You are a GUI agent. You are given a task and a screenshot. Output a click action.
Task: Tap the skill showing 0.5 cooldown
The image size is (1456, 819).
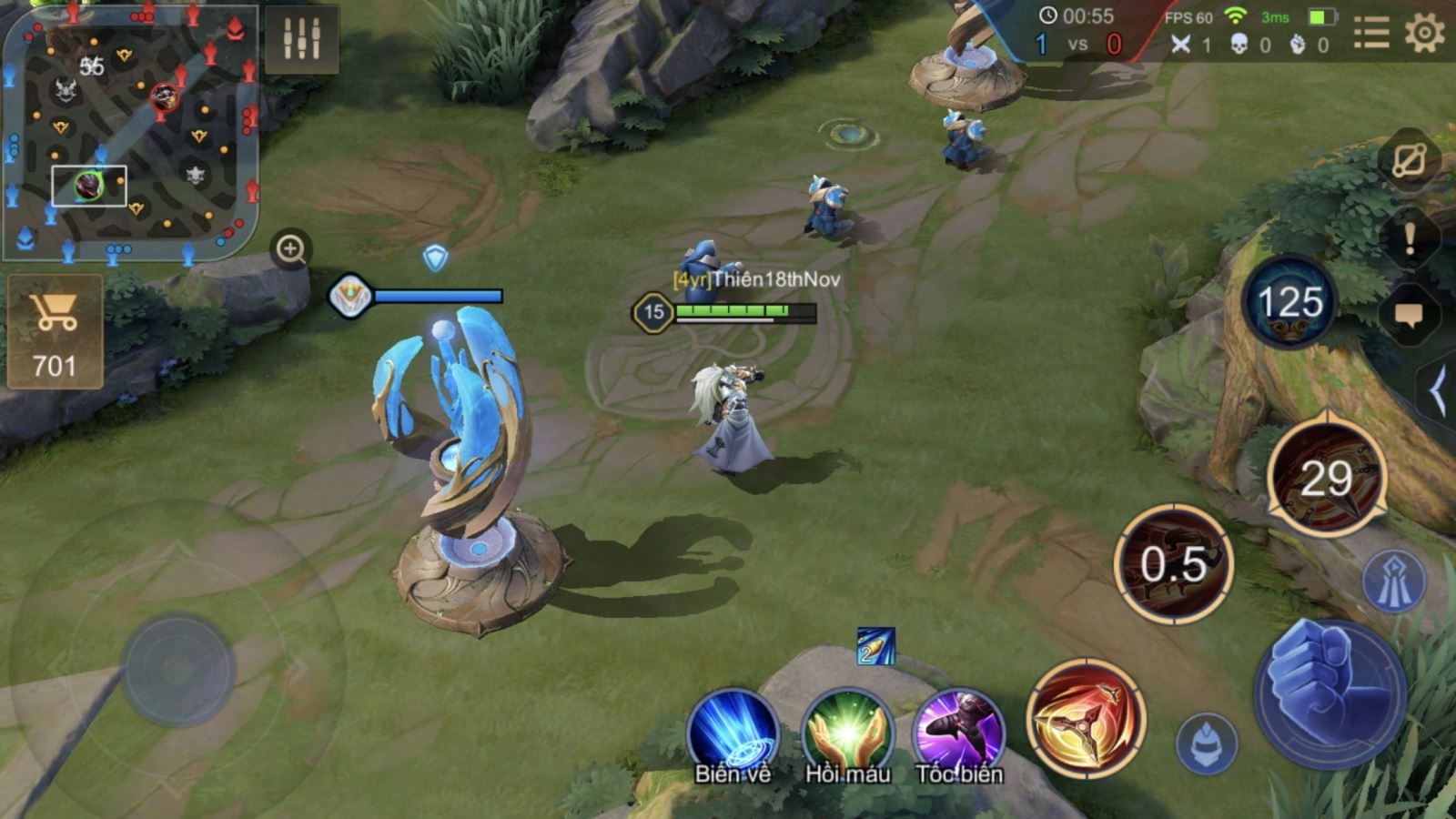pos(1174,564)
